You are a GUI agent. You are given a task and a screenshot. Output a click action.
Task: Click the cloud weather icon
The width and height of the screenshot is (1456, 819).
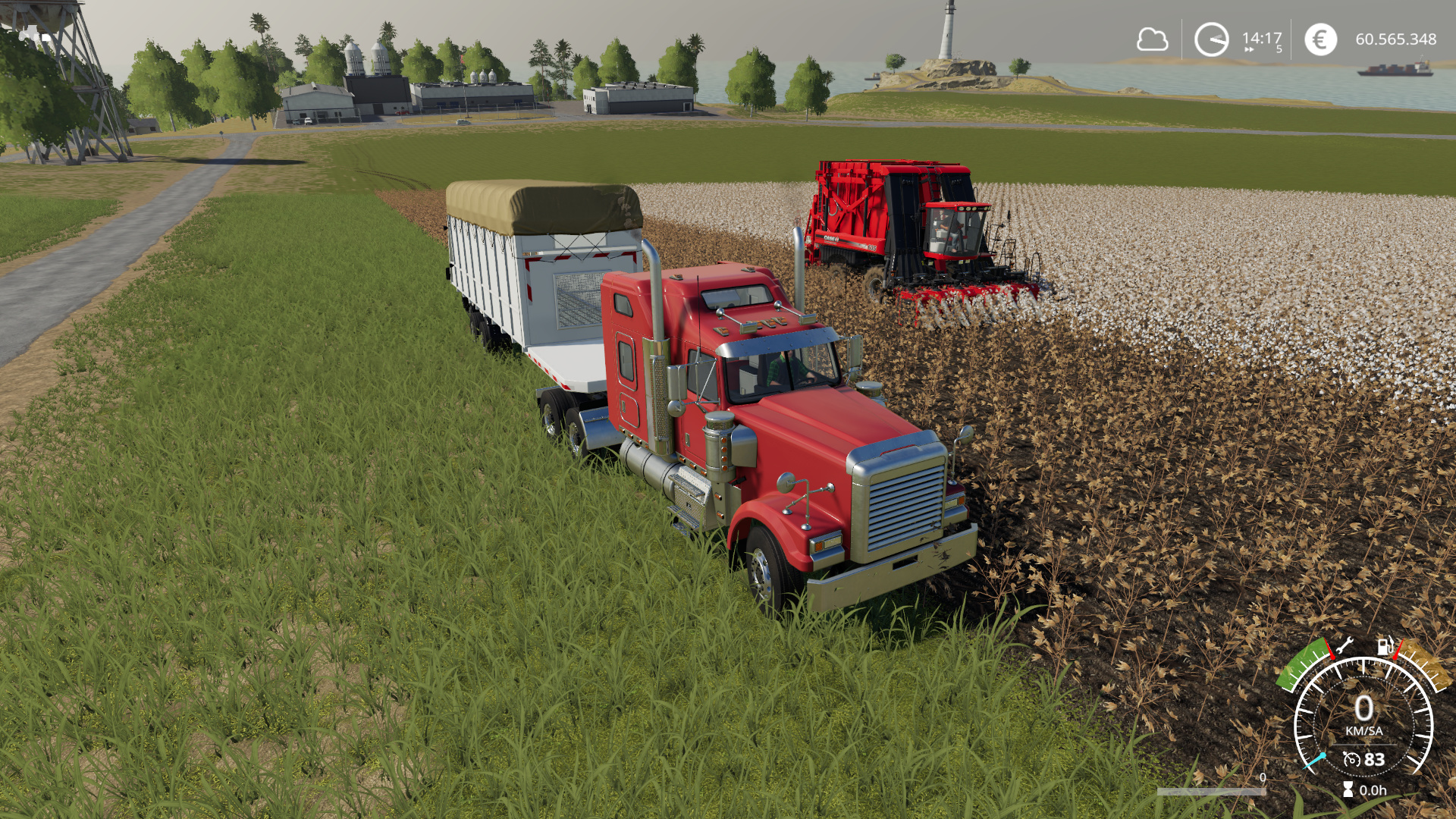pyautogui.click(x=1152, y=39)
